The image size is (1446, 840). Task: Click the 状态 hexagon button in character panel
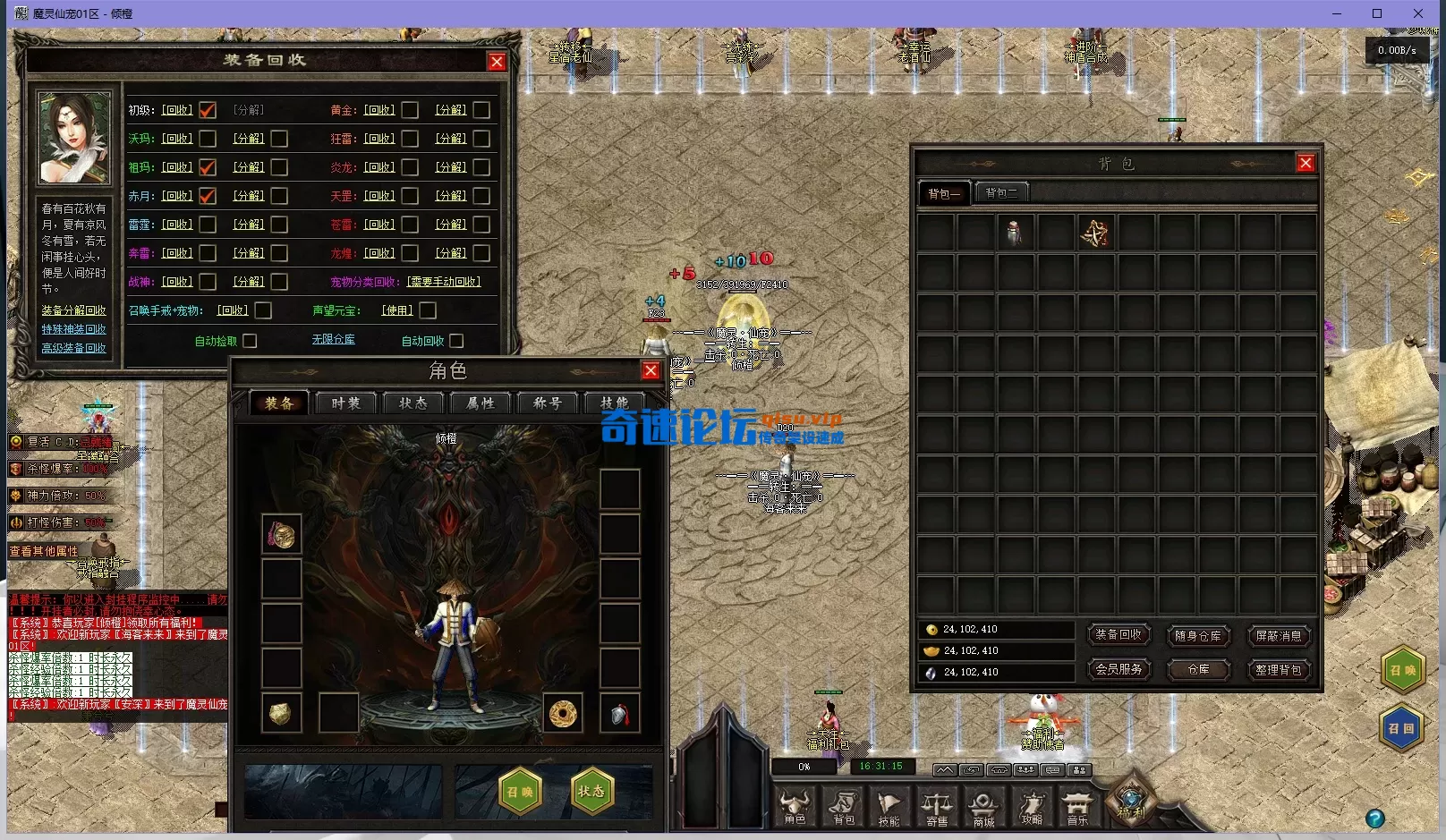(591, 791)
